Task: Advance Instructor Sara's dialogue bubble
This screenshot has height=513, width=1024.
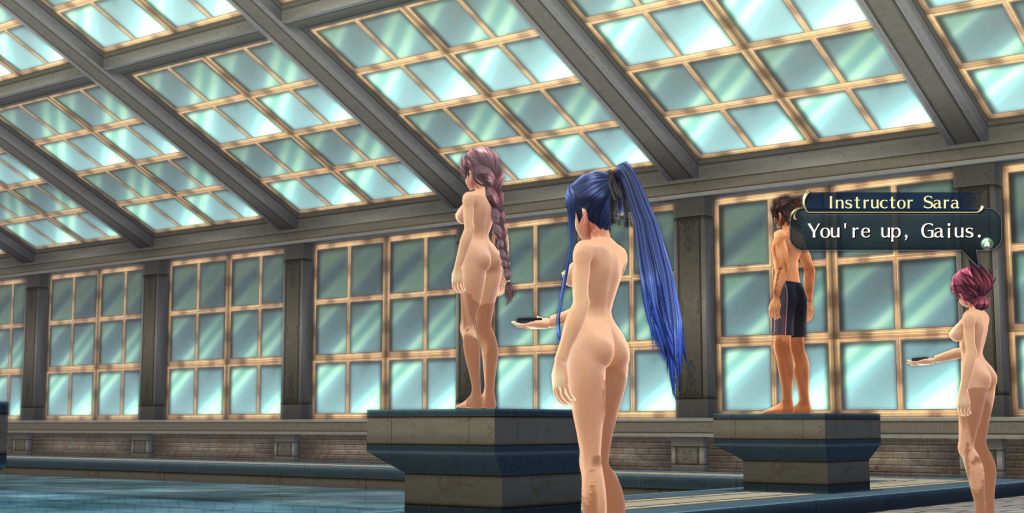Action: (985, 241)
